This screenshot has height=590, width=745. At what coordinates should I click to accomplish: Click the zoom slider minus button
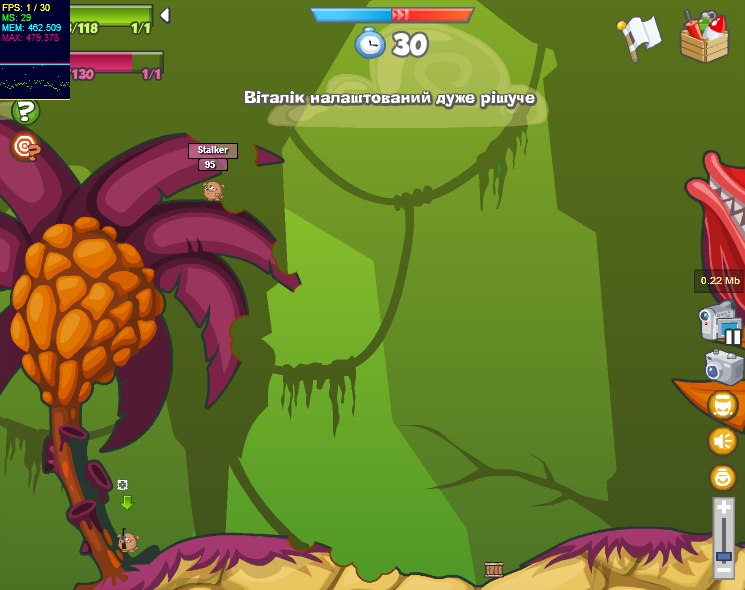724,569
